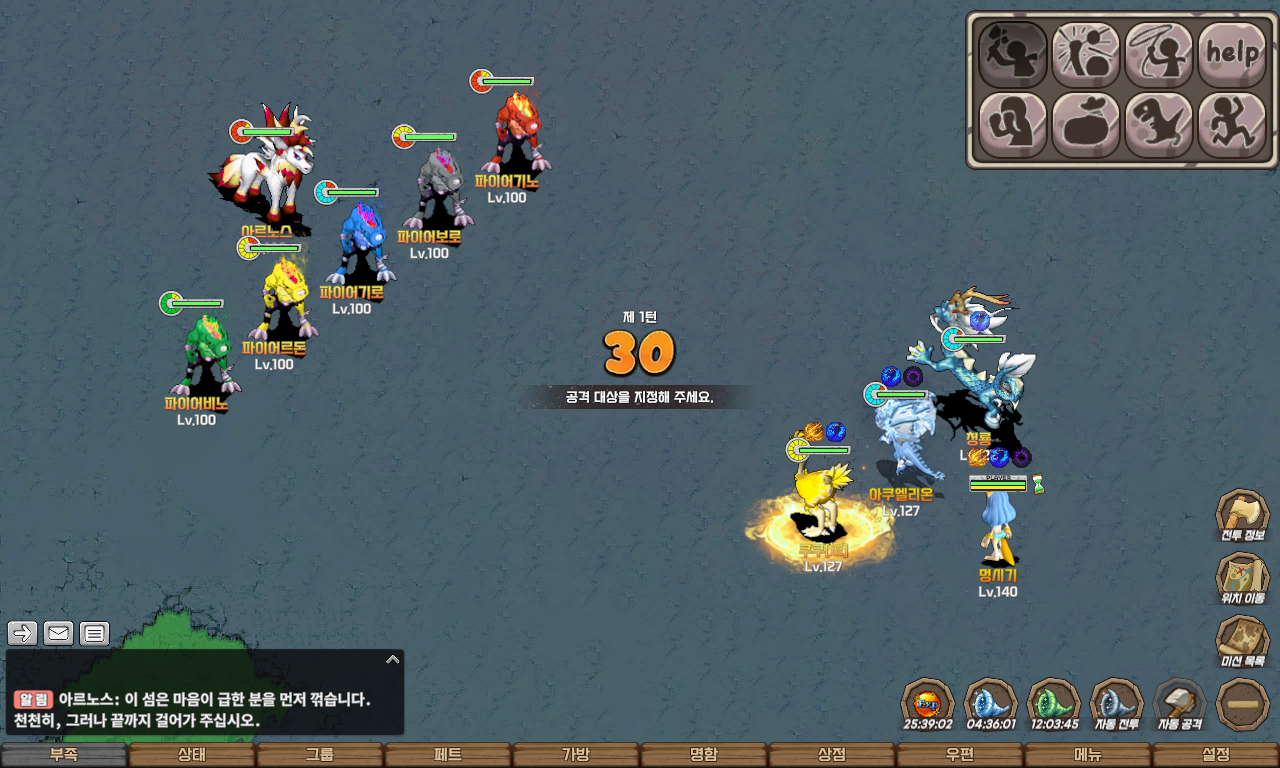Open the 상점 shop tab

[832, 755]
